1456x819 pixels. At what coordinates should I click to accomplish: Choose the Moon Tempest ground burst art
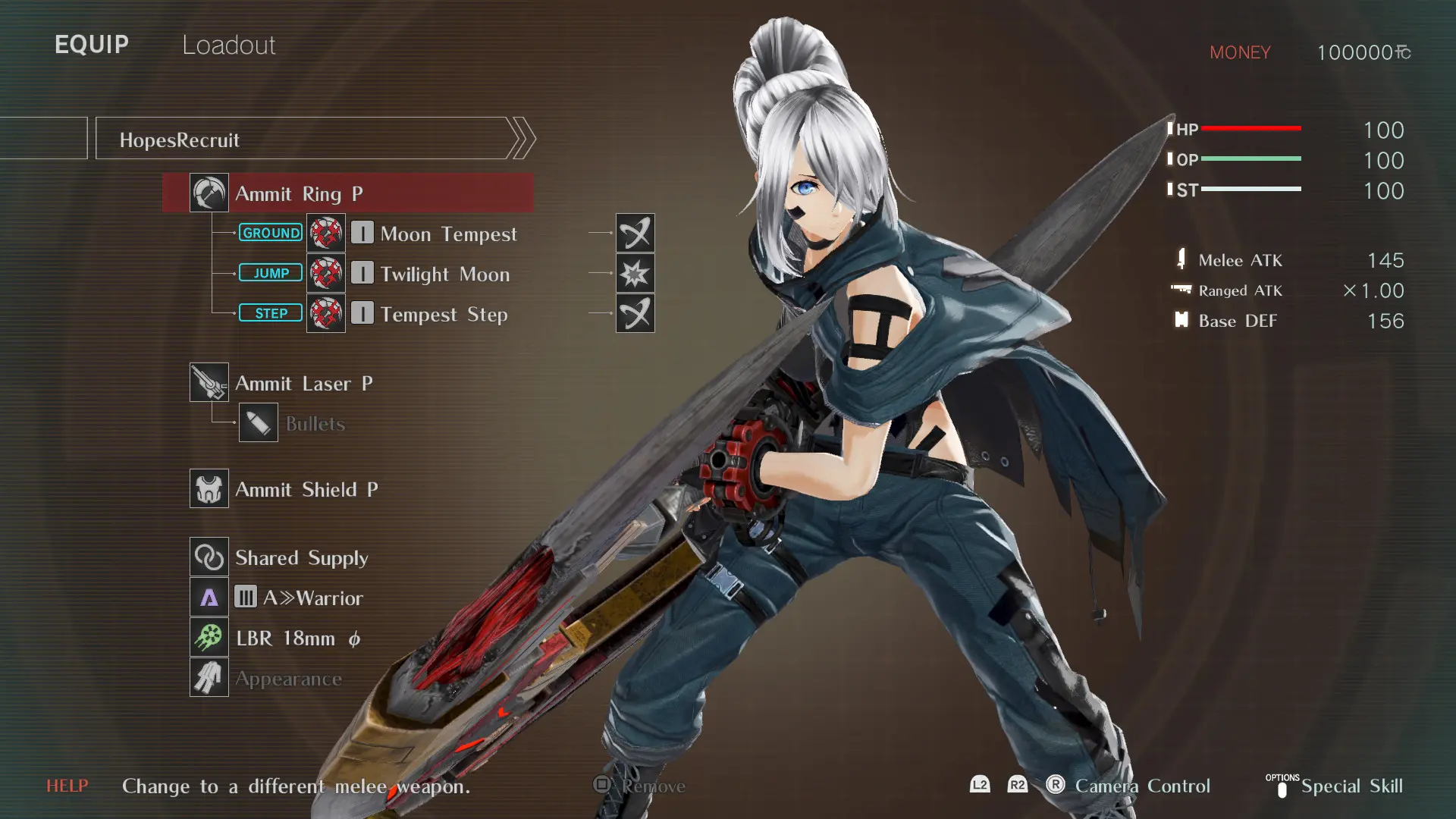point(447,234)
